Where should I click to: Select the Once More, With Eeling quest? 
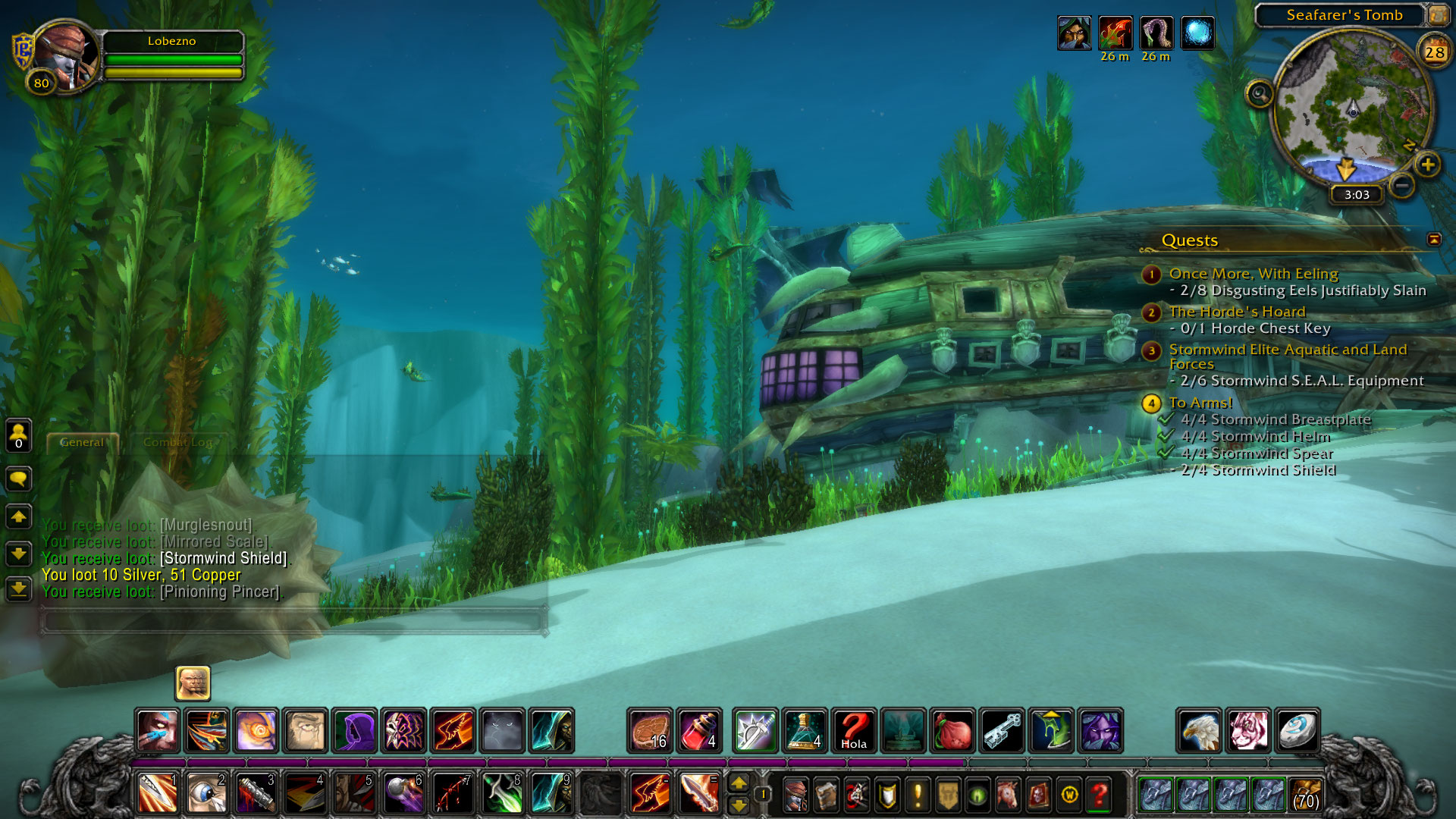[x=1253, y=274]
